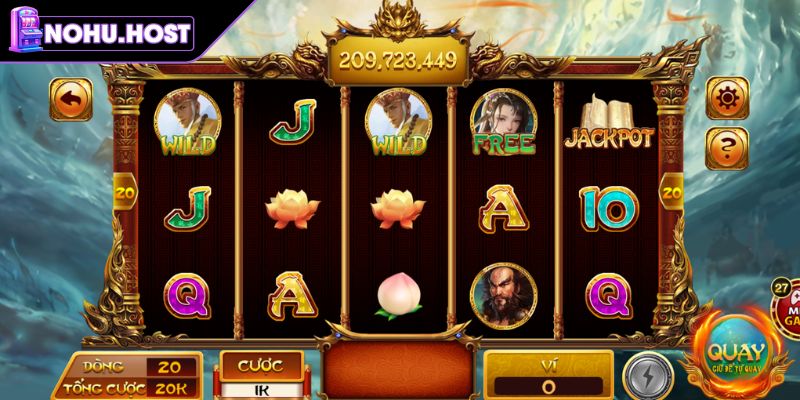This screenshot has height=400, width=800.
Task: Adjust the Cược bet amount
Action: 260,388
